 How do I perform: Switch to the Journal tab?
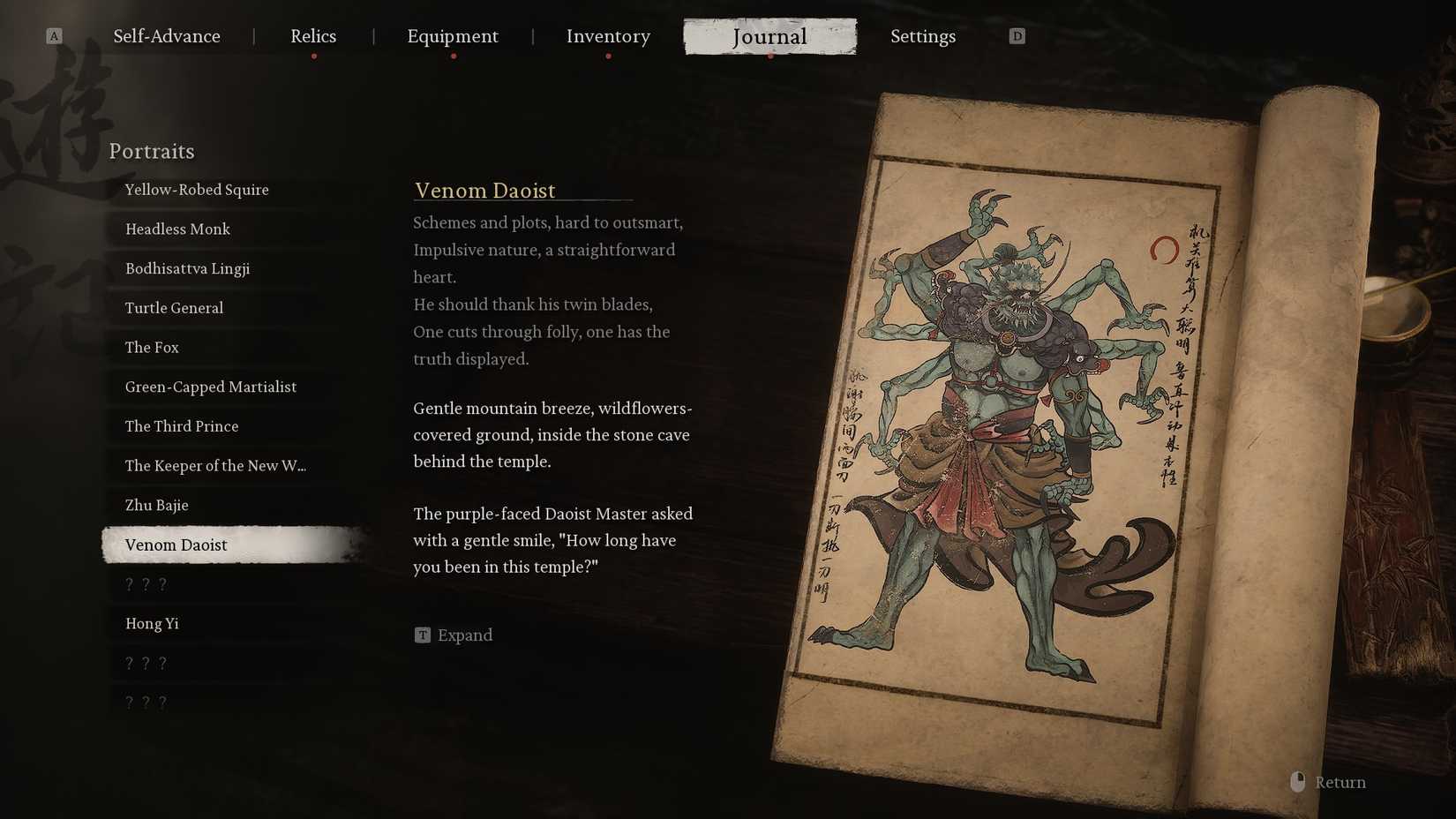pos(769,36)
